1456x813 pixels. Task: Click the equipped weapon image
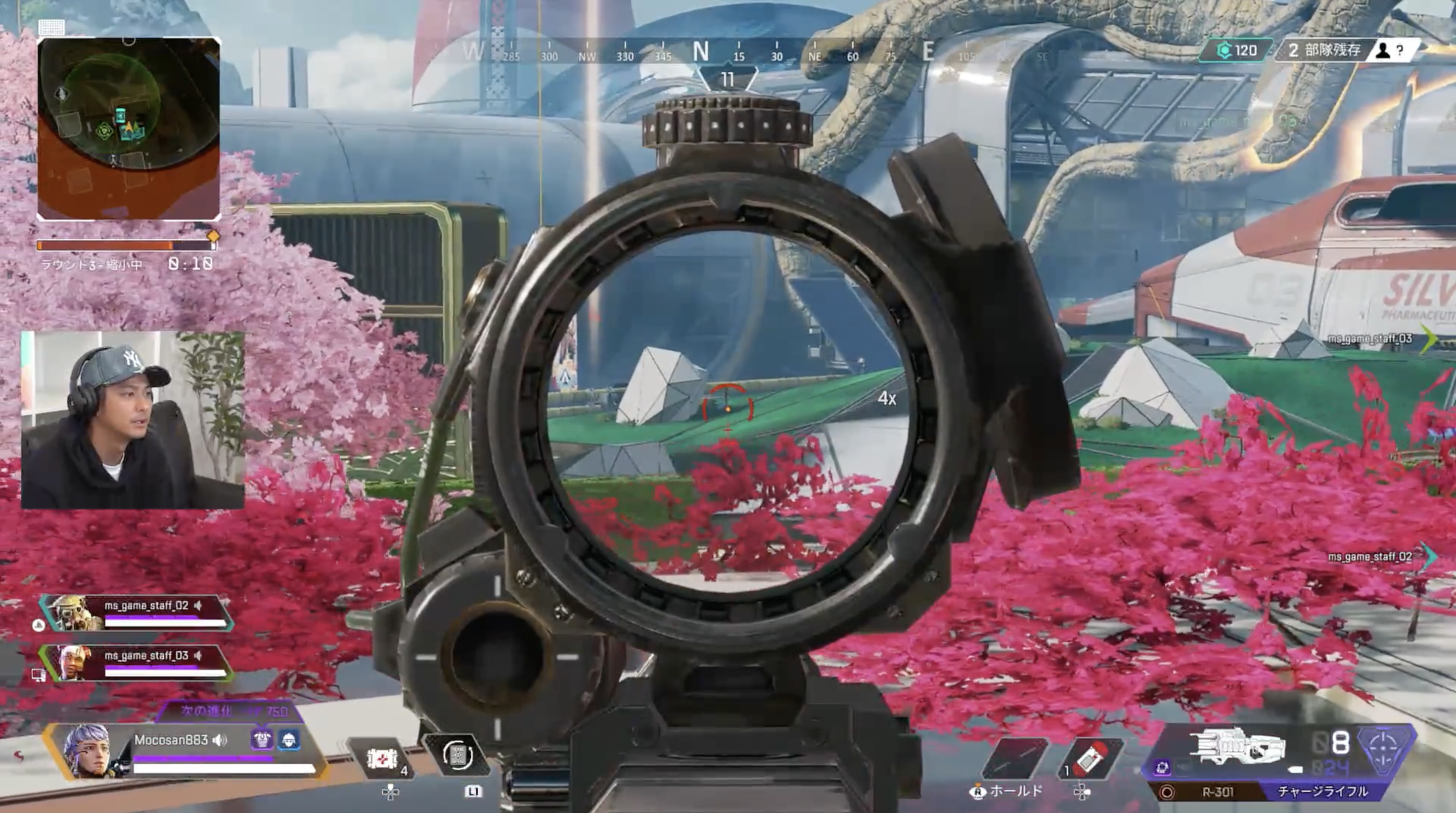(1238, 746)
